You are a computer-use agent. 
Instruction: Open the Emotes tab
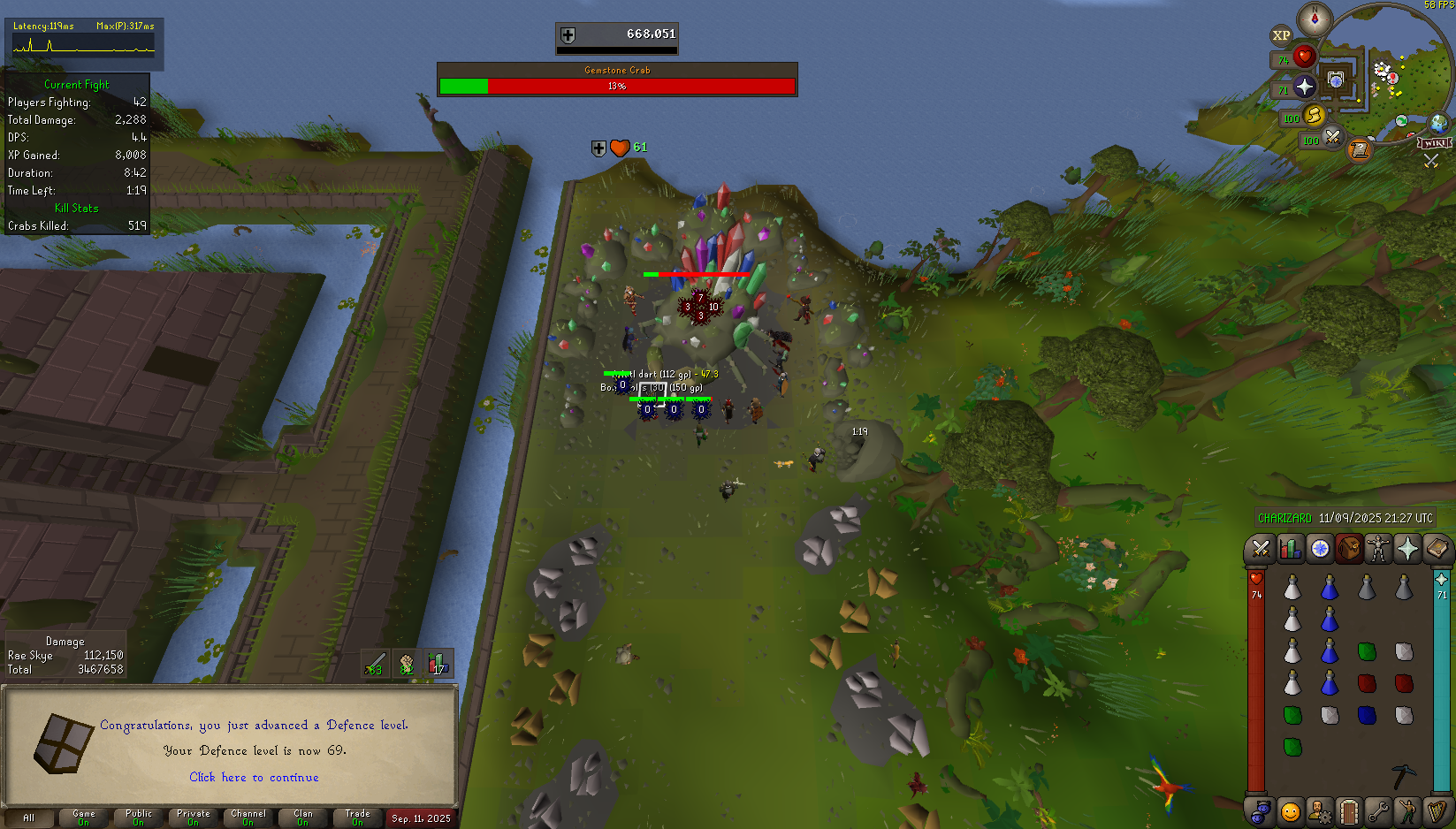pyautogui.click(x=1407, y=810)
